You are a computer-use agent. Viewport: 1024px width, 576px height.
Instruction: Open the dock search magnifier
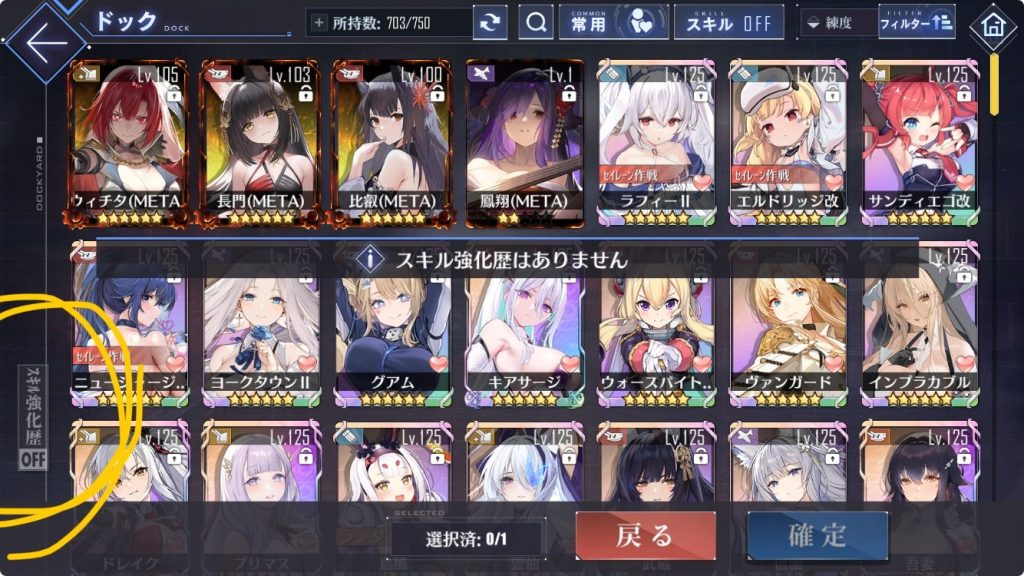pos(536,22)
